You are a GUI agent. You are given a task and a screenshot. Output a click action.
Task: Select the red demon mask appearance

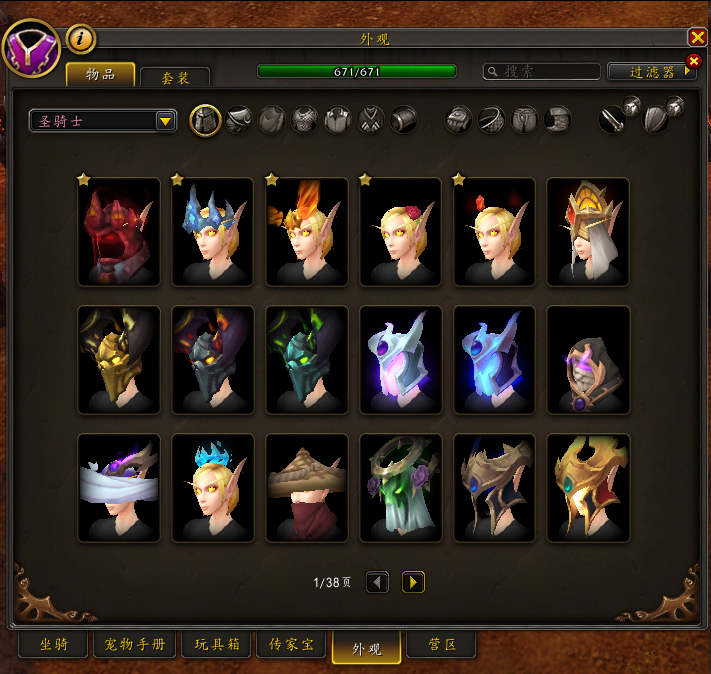coord(119,232)
